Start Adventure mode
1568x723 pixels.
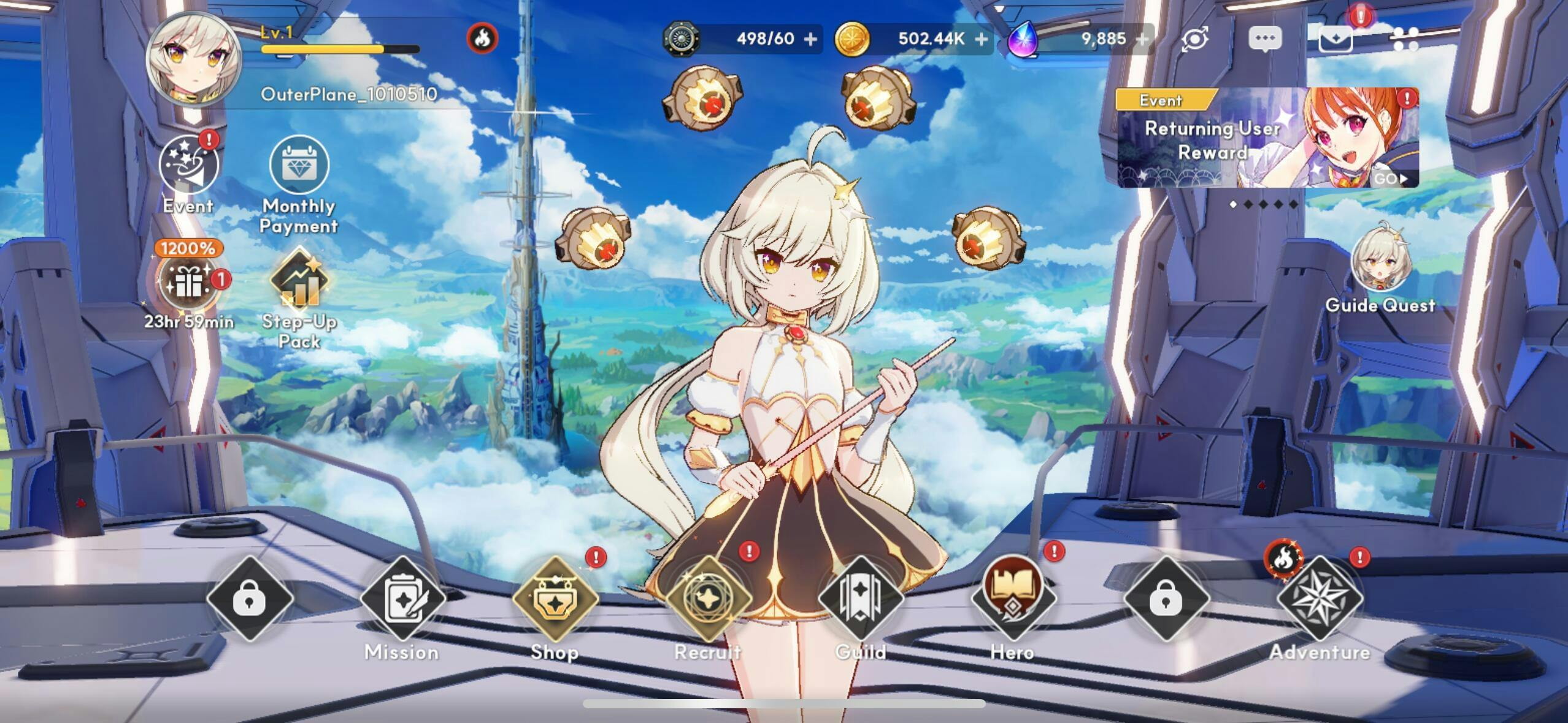click(1320, 599)
